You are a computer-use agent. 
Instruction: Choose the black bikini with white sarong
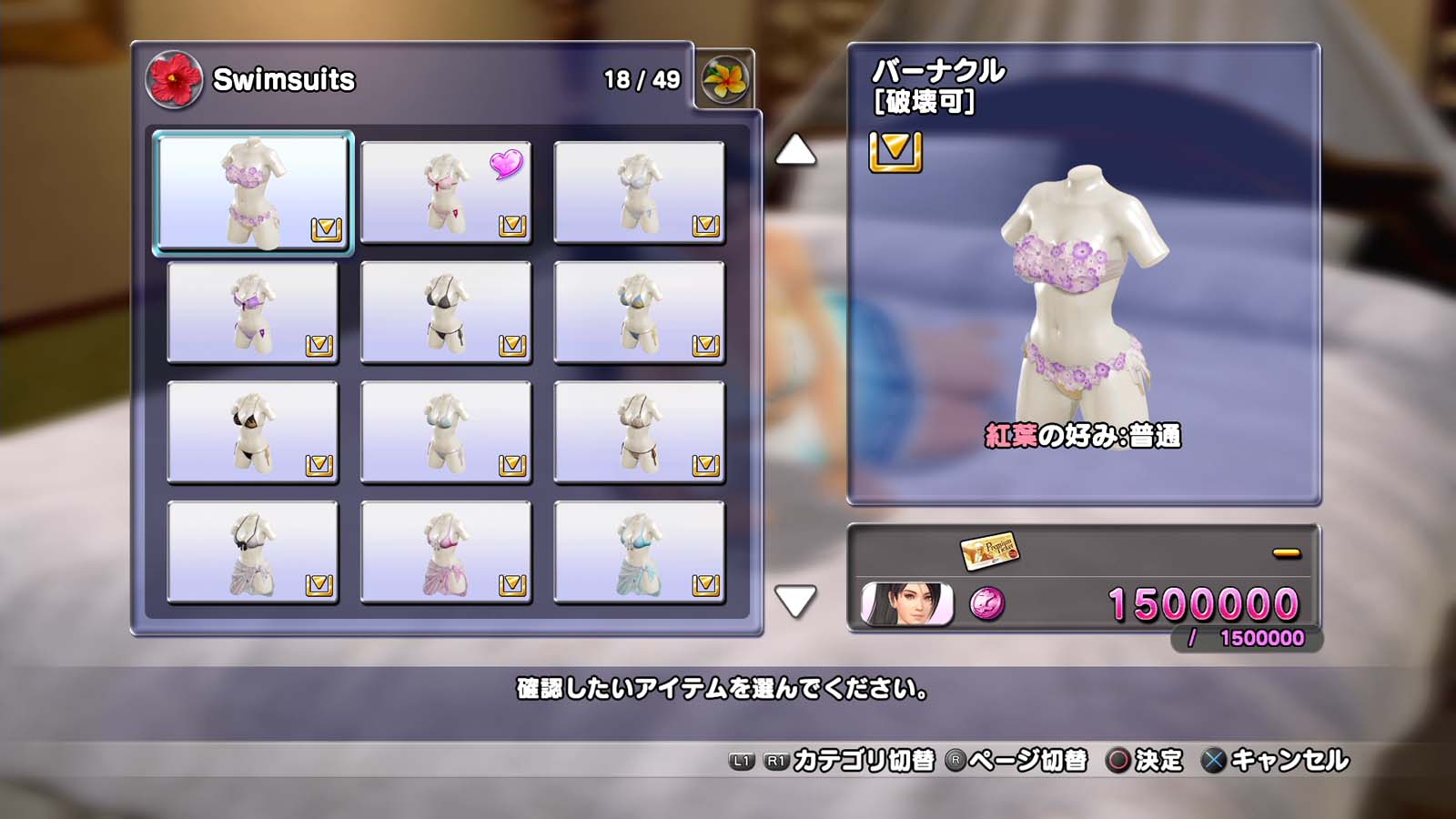[x=253, y=552]
